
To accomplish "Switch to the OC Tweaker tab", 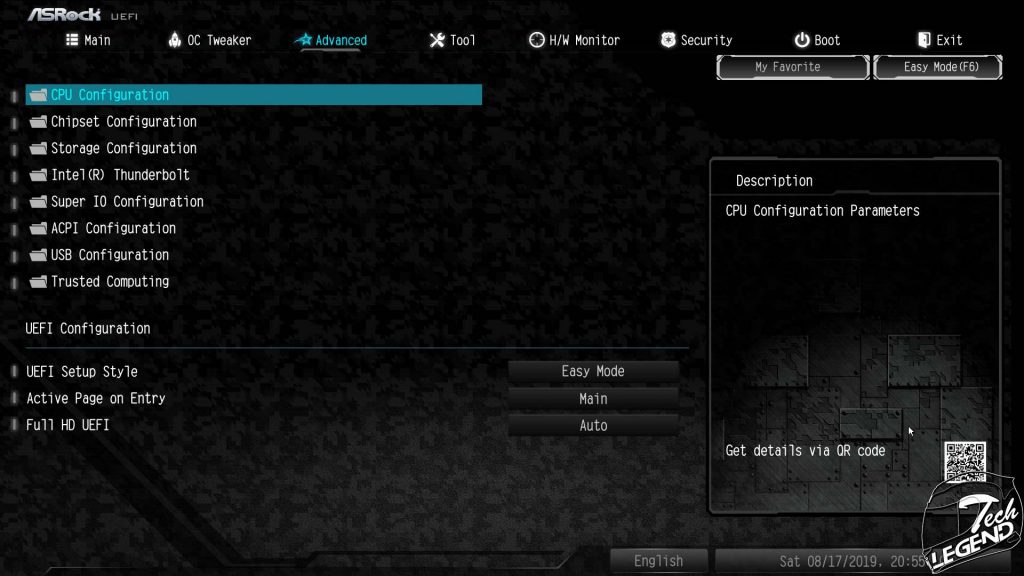I will (x=209, y=40).
